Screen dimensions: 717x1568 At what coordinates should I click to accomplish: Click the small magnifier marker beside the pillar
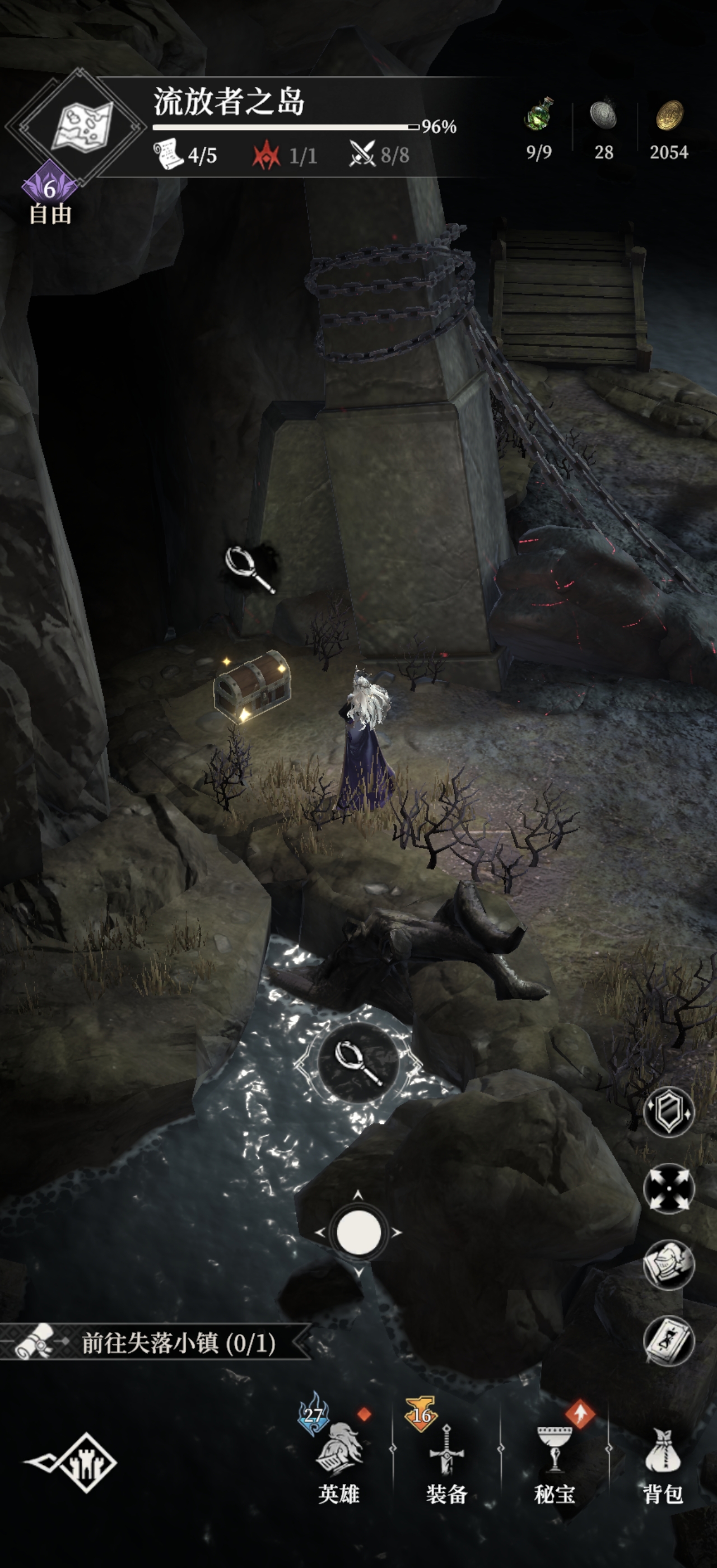(x=249, y=568)
